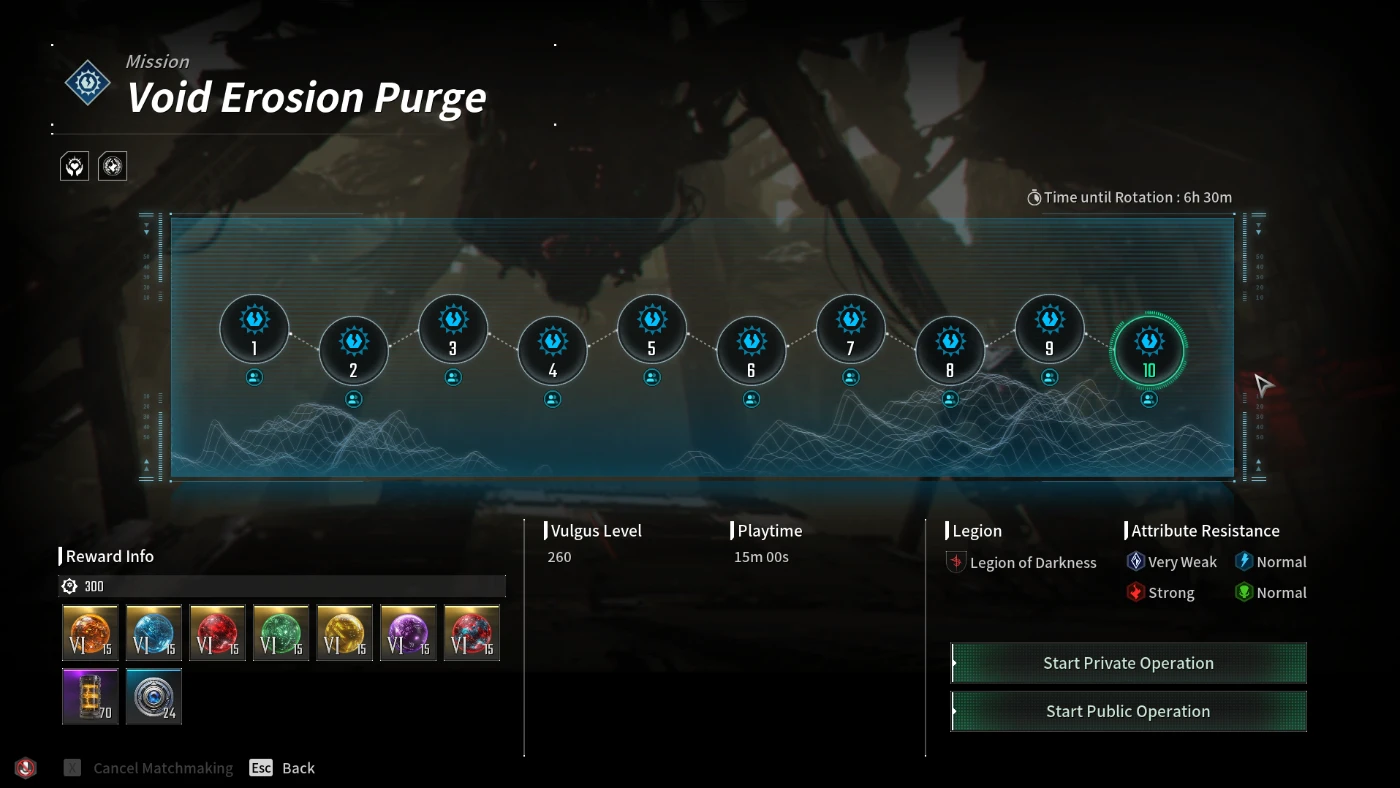Inspect the purple orb reward
The image size is (1400, 788).
(408, 633)
